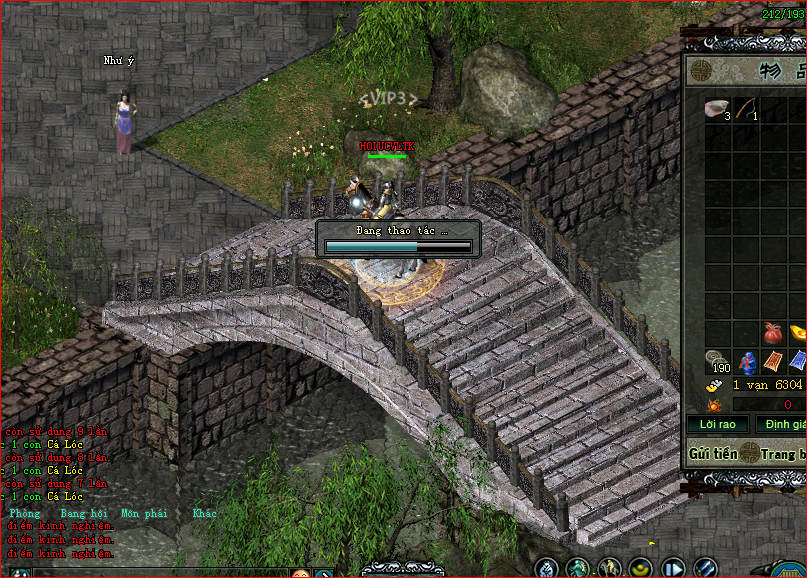Image resolution: width=807 pixels, height=578 pixels.
Task: Switch to the Khác chat tab
Action: tap(204, 513)
